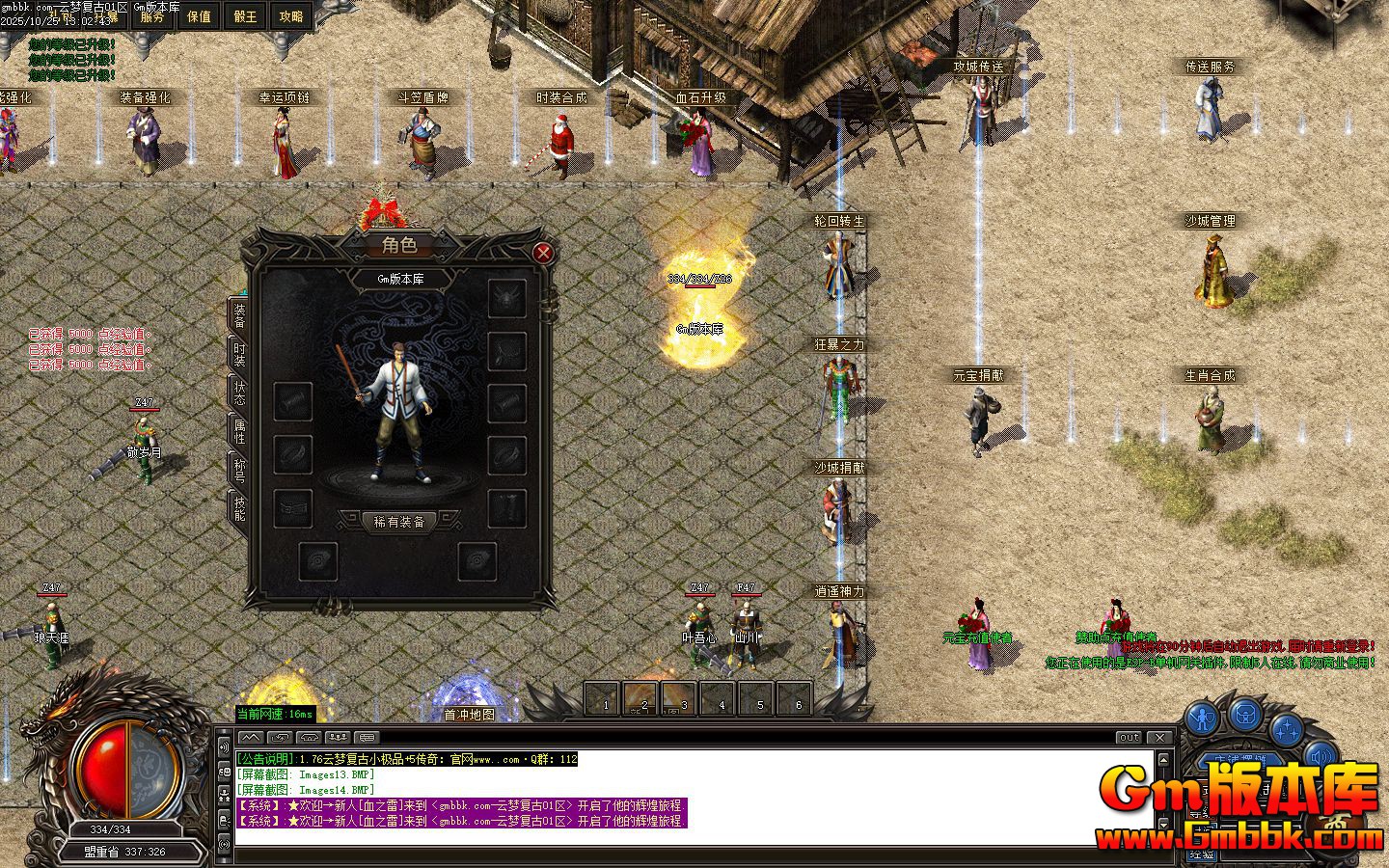Viewport: 1389px width, 868px height.
Task: Select the 属性 attributes tab
Action: coord(238,431)
